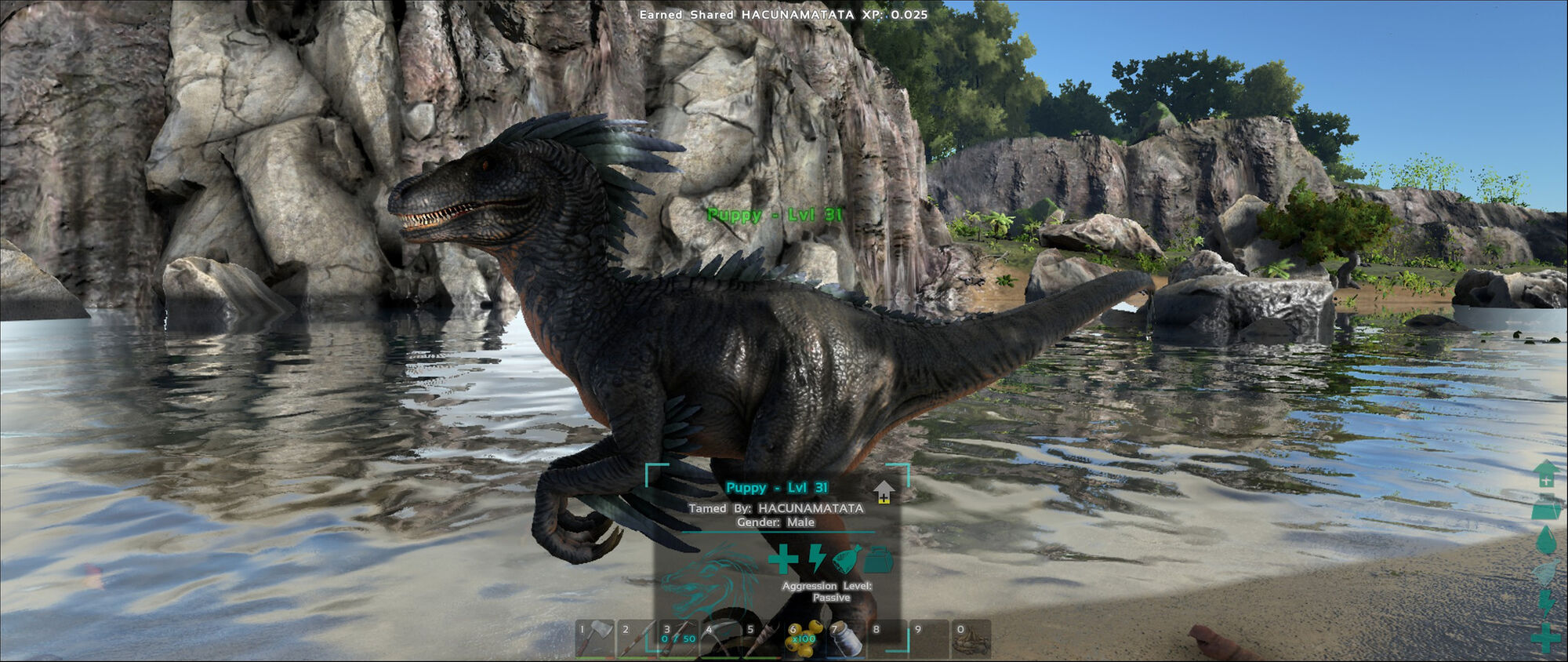Open hotbar slot 7 holding the waterskin
This screenshot has height=662, width=1568.
846,641
